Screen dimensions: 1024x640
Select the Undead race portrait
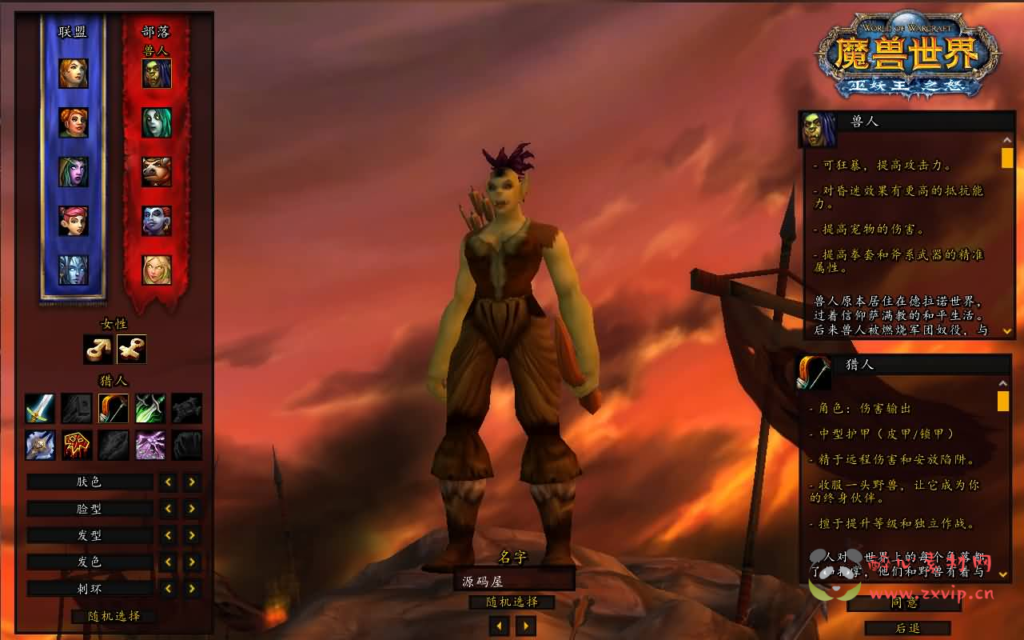click(x=156, y=122)
